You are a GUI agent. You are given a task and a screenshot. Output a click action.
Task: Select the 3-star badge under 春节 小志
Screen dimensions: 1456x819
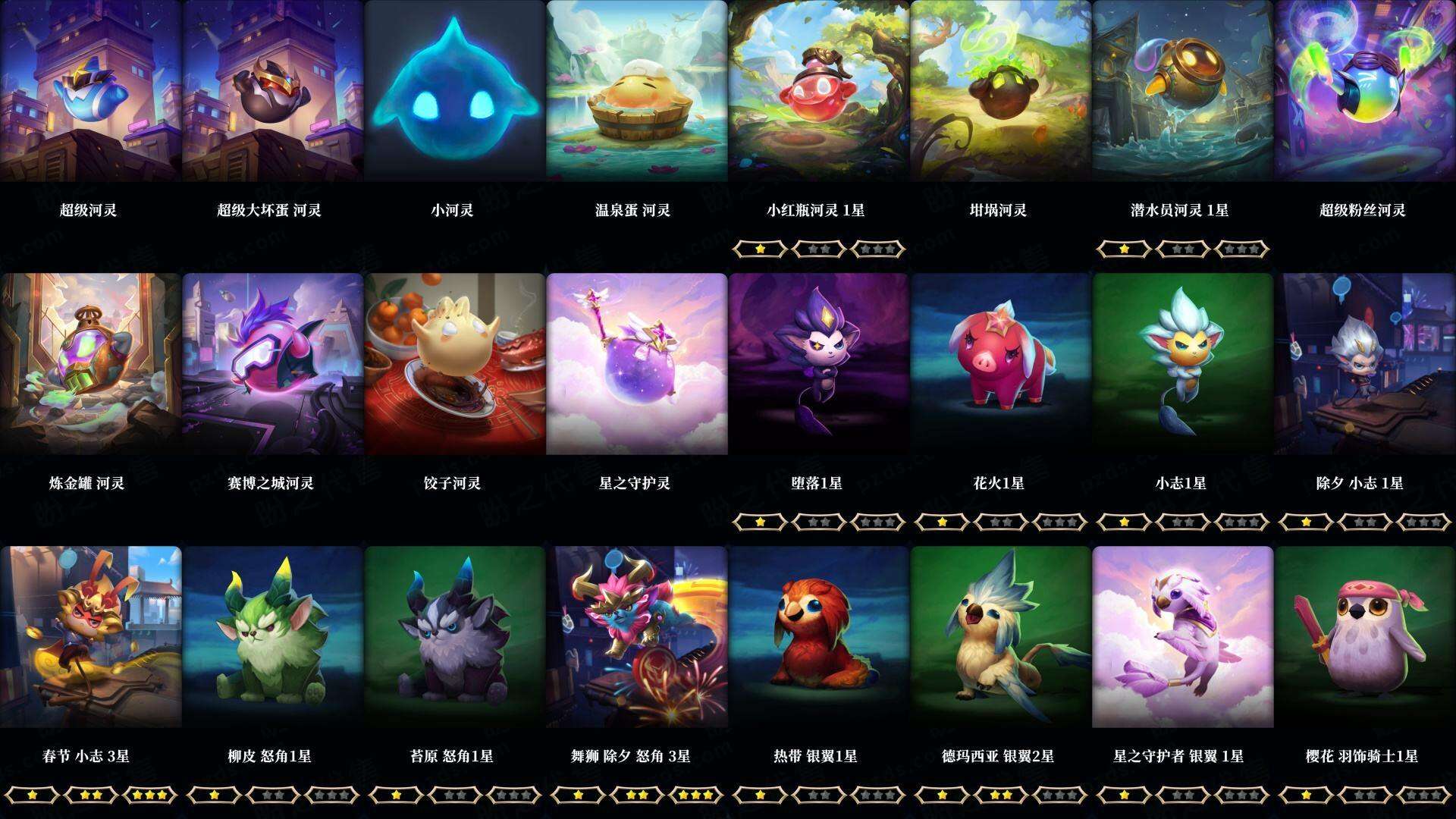pos(152,796)
